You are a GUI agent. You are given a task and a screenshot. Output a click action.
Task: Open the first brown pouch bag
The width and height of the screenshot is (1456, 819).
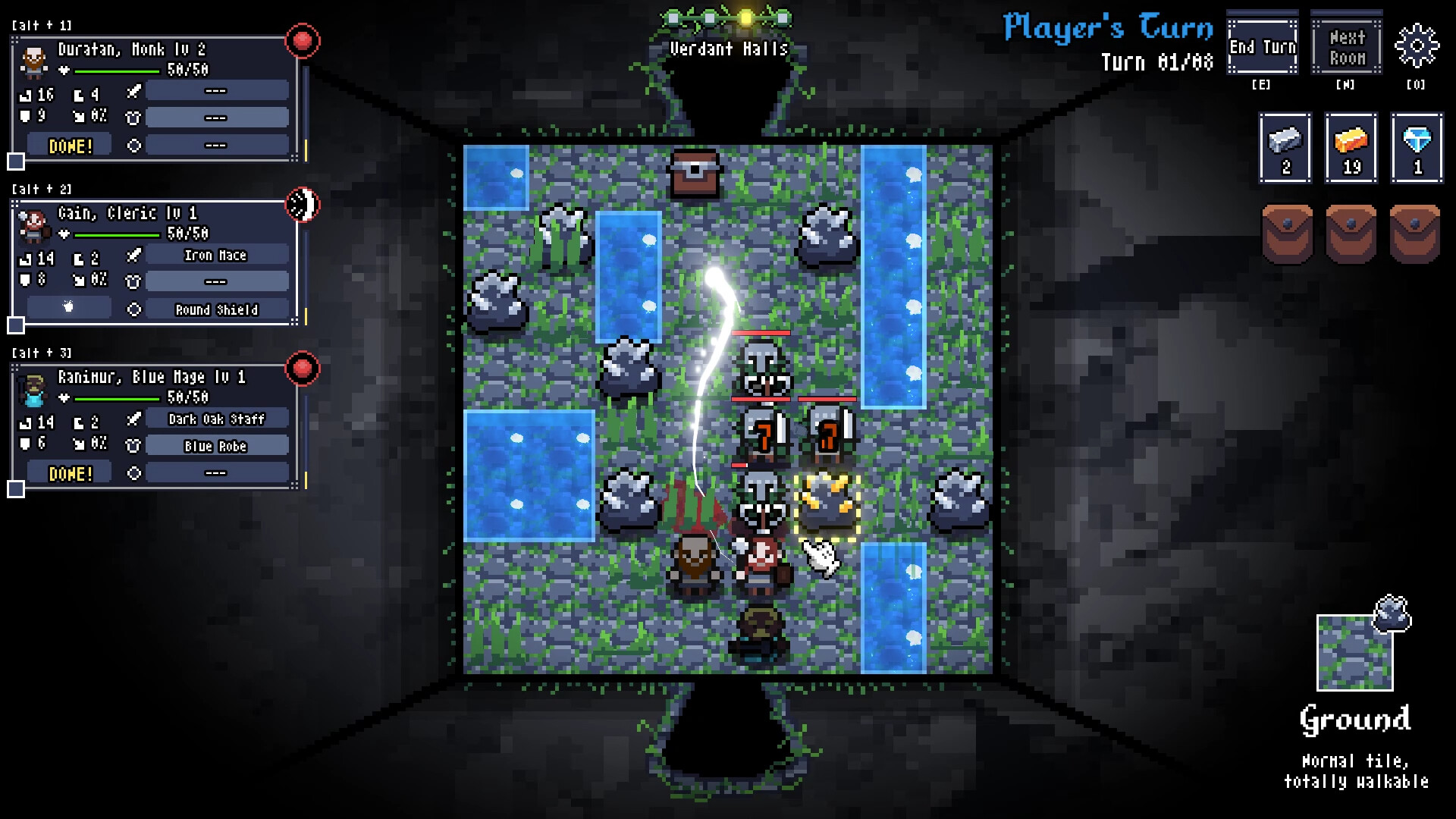click(x=1285, y=230)
